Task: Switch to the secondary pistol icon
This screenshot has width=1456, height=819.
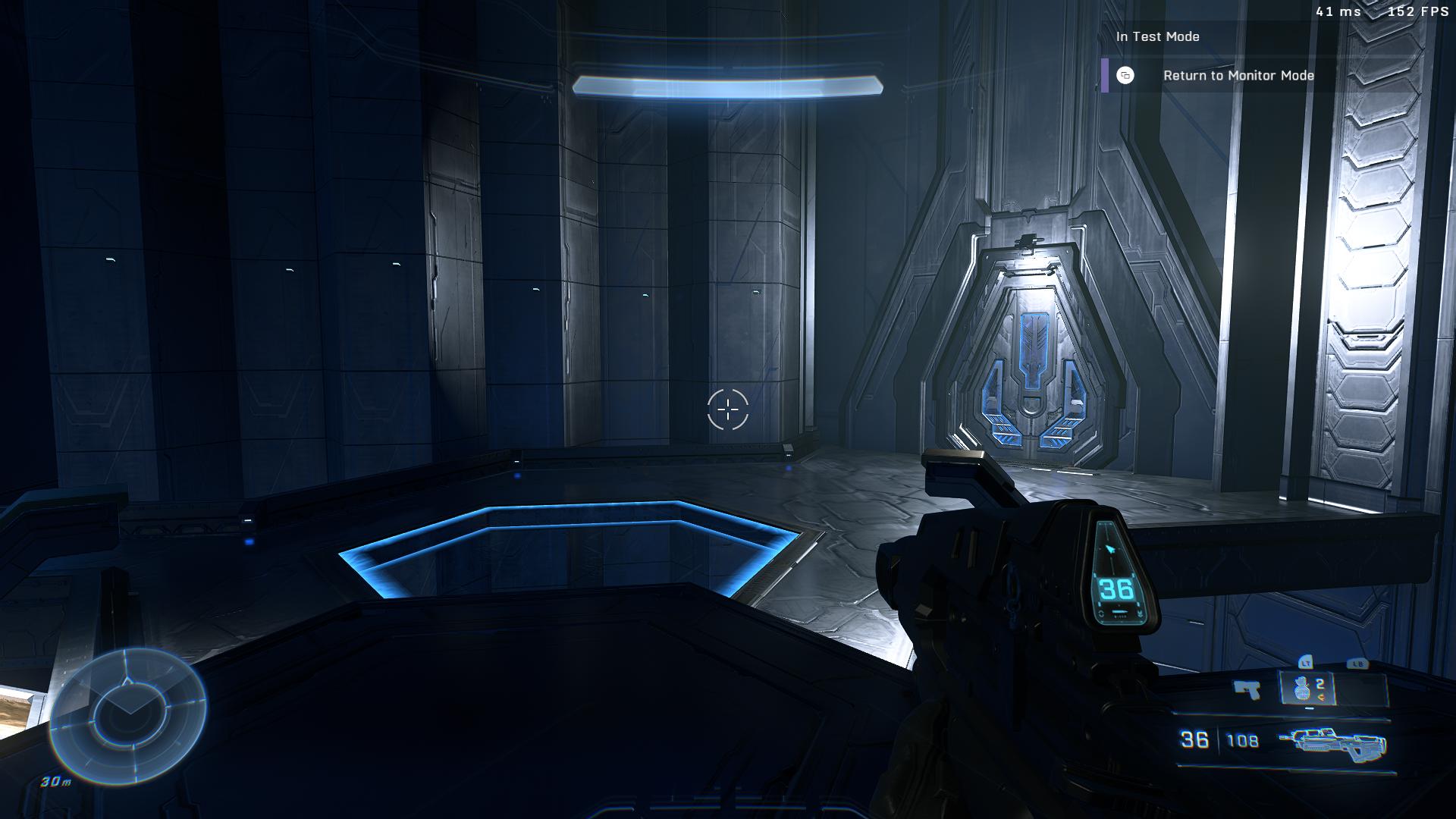Action: pos(1247,690)
